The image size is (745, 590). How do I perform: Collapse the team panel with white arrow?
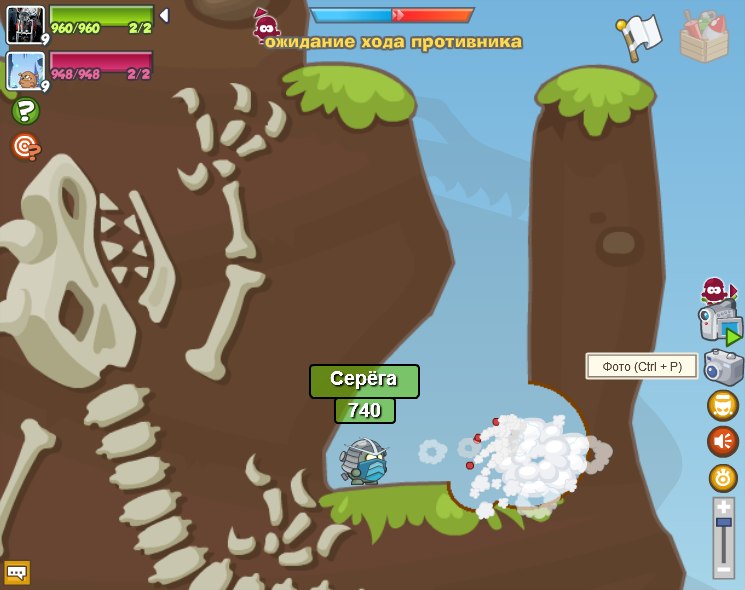click(164, 16)
